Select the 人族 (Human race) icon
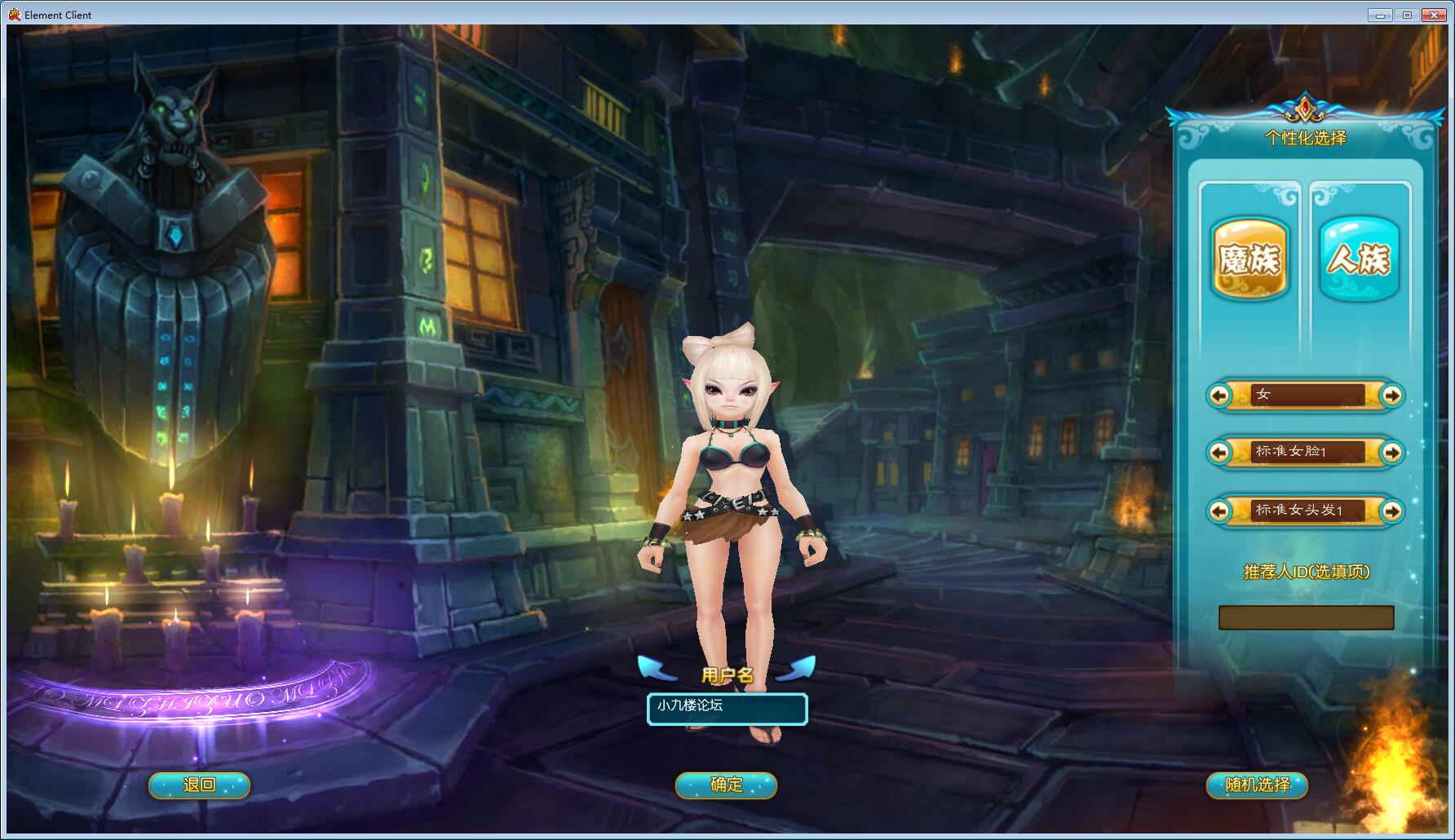 click(x=1358, y=259)
